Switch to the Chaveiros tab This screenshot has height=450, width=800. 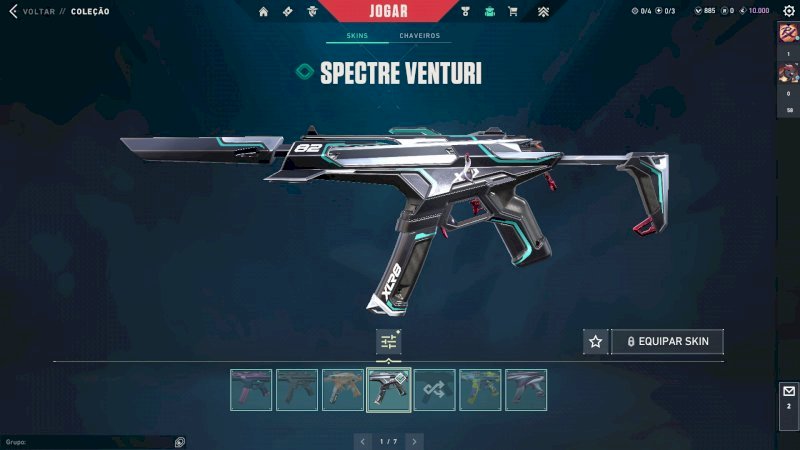pyautogui.click(x=419, y=36)
